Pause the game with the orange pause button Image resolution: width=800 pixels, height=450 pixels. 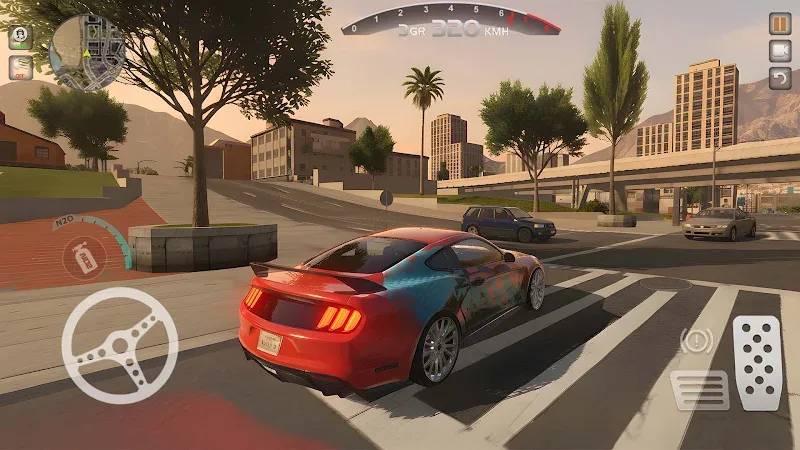[x=779, y=23]
